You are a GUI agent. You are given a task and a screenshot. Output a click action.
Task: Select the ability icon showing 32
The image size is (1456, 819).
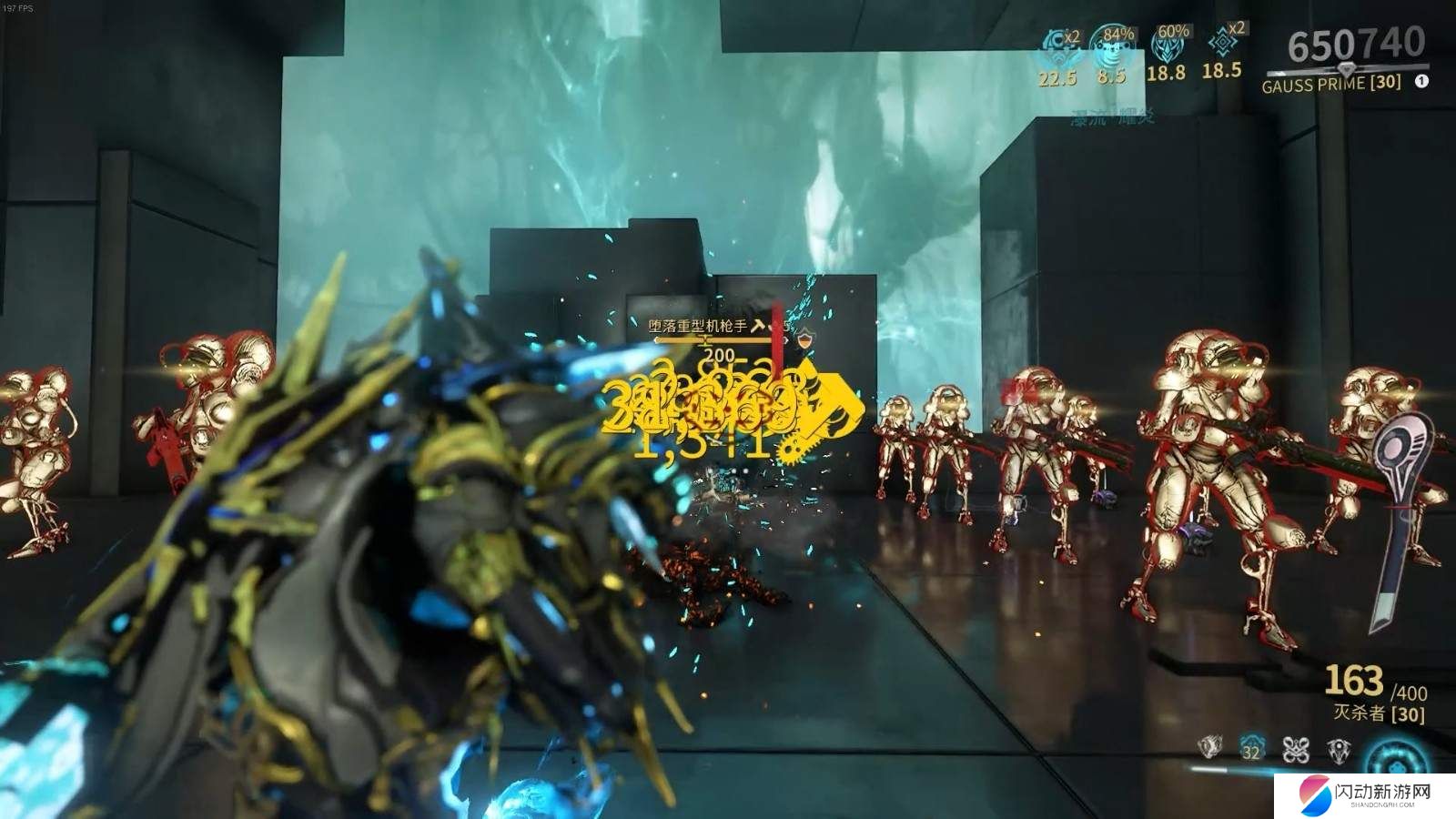point(1252,749)
